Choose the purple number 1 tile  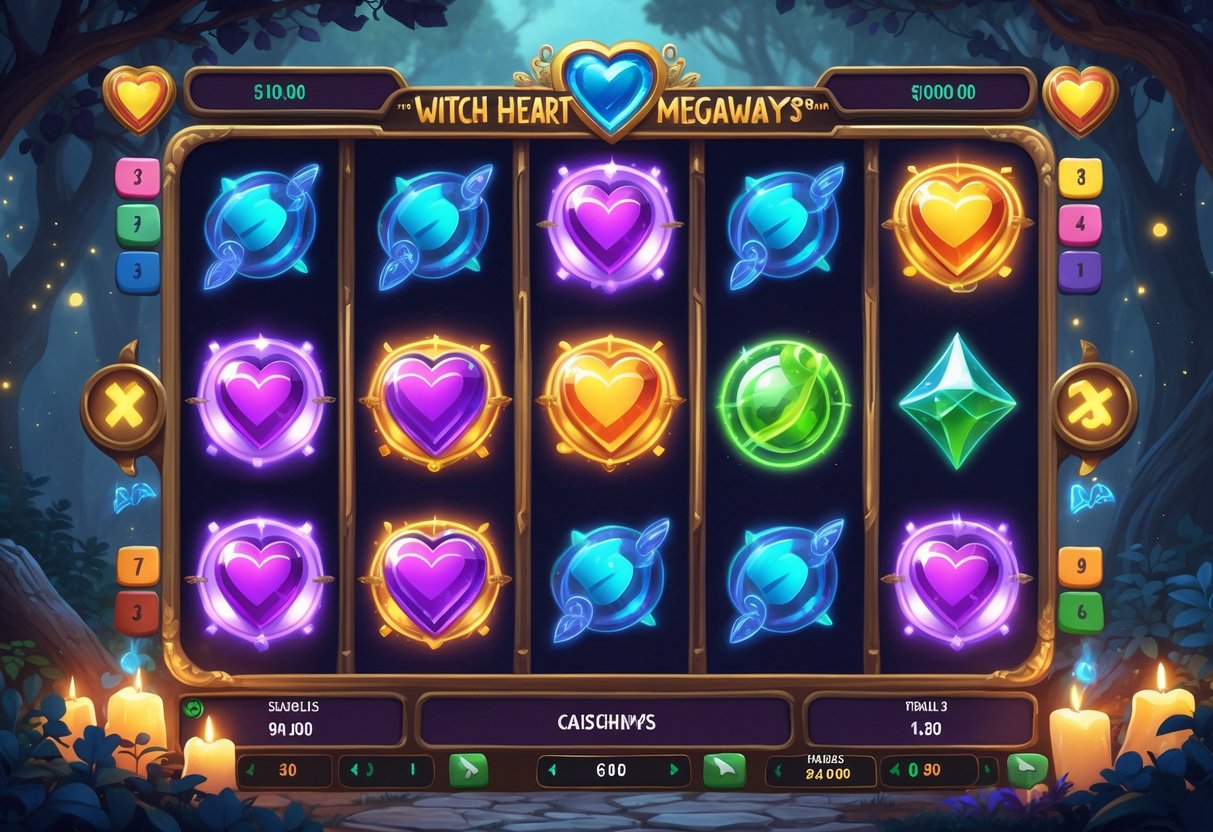pos(1080,271)
